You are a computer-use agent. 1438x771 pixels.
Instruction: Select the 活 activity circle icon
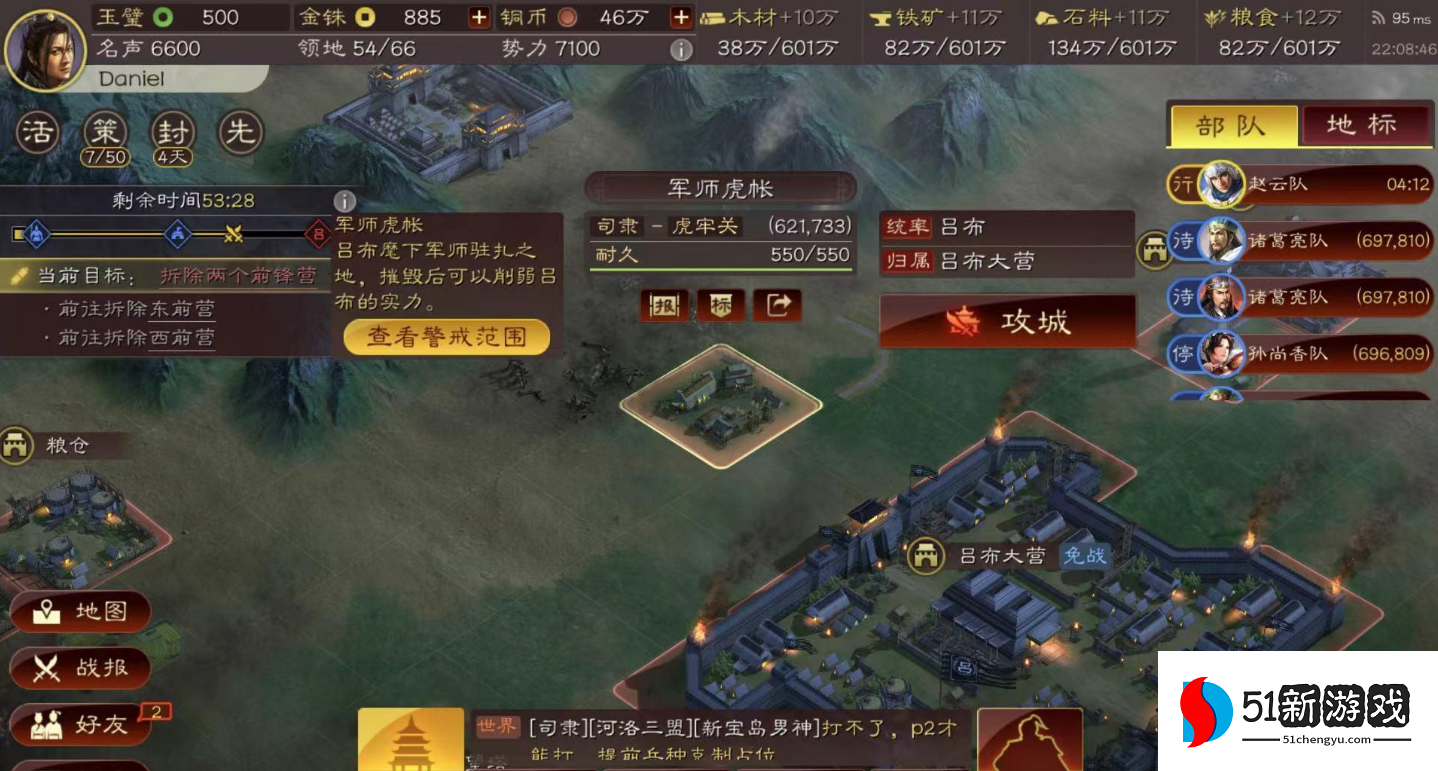click(x=36, y=131)
